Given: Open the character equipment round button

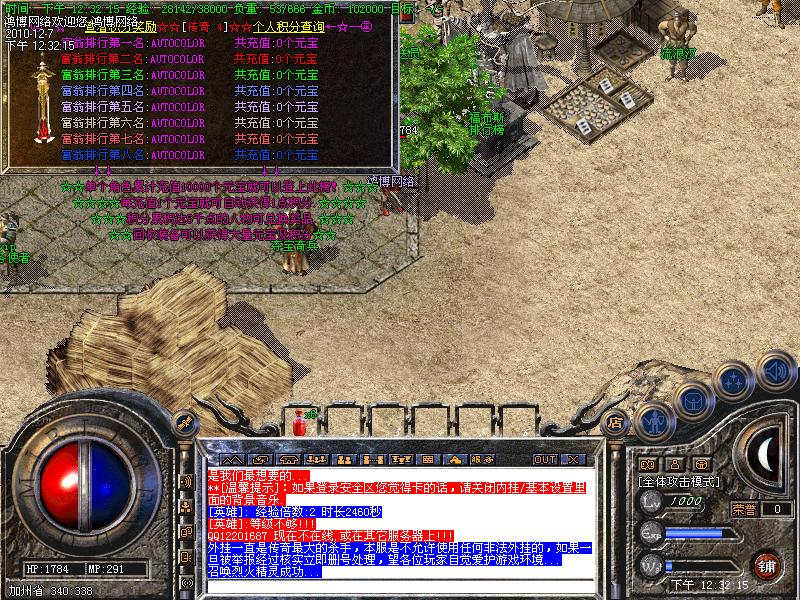Looking at the screenshot, I should (654, 422).
